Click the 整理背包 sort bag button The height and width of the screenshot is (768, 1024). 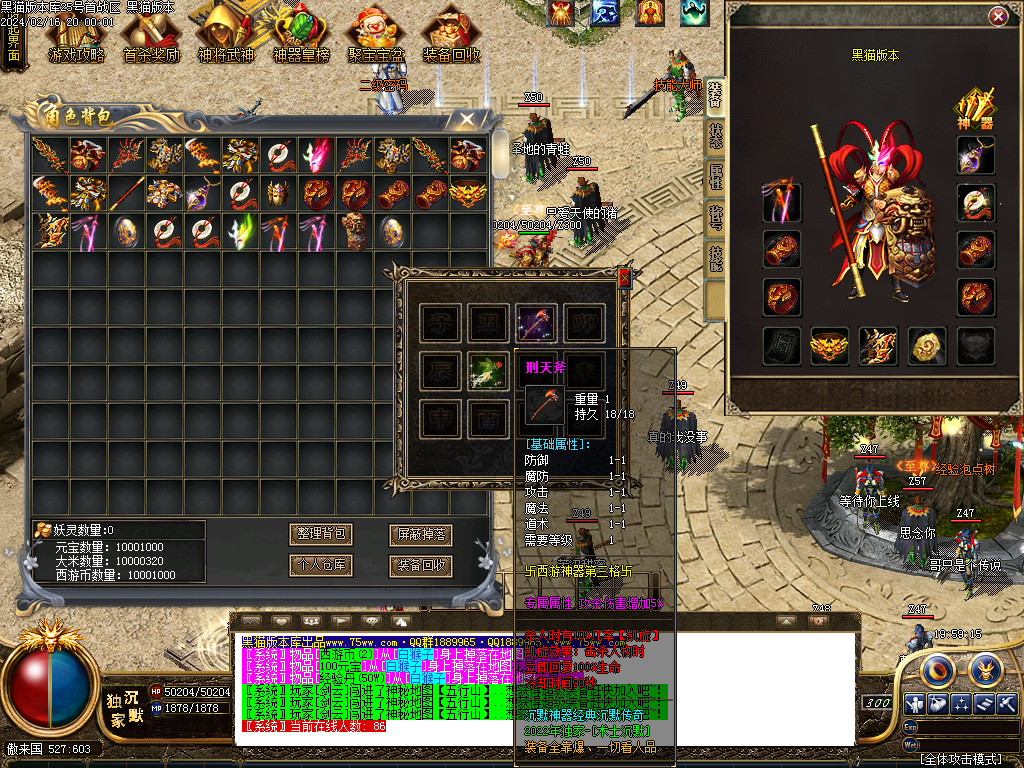(321, 534)
